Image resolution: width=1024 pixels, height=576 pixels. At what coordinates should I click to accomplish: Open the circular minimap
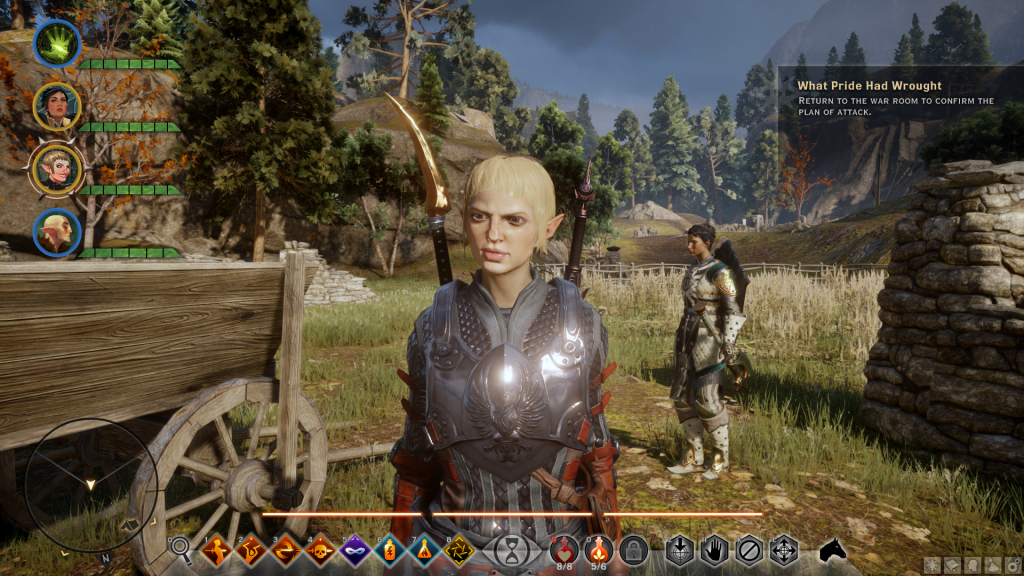tap(91, 485)
